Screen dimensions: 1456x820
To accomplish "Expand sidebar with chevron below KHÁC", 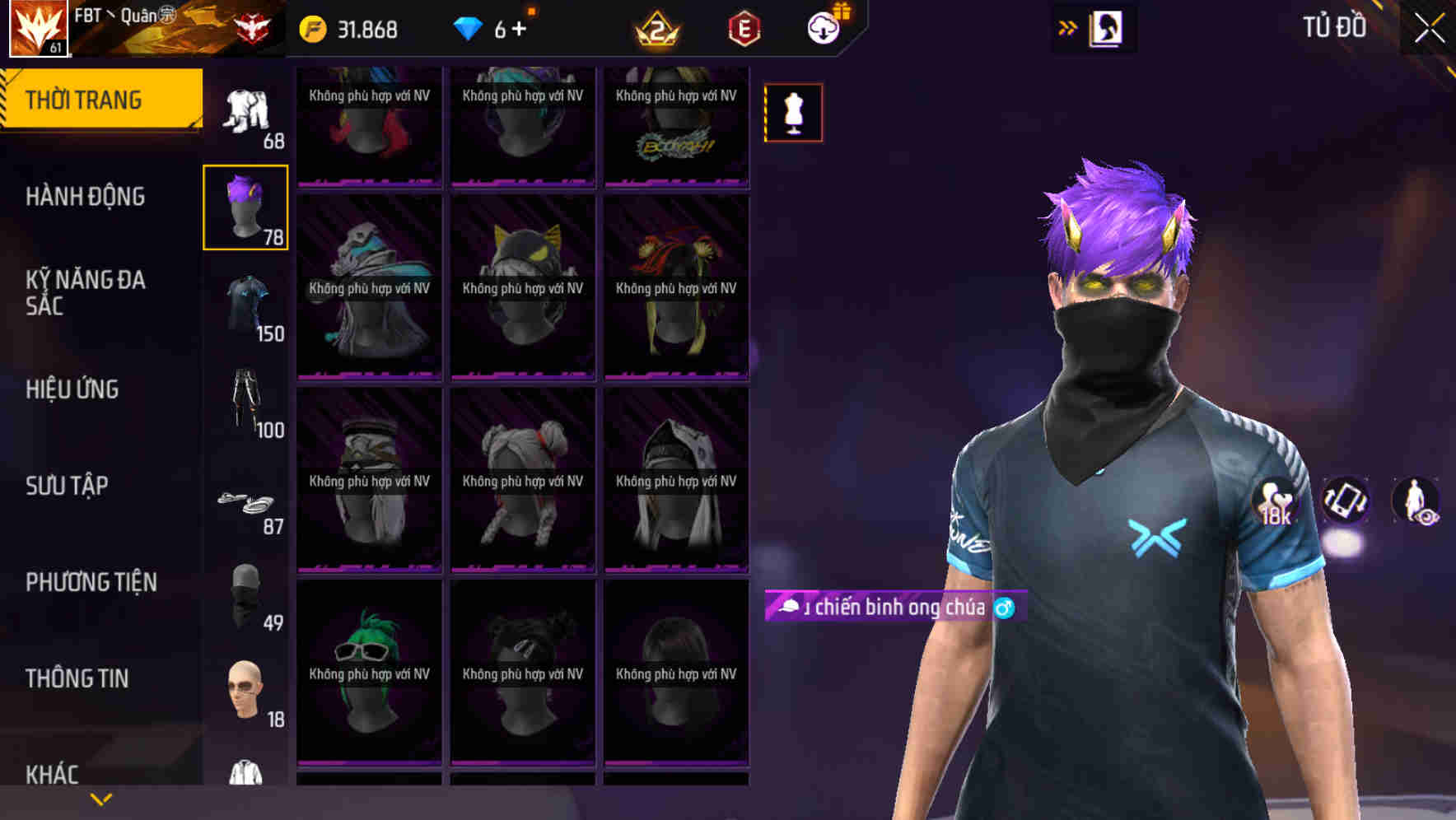I will (100, 798).
